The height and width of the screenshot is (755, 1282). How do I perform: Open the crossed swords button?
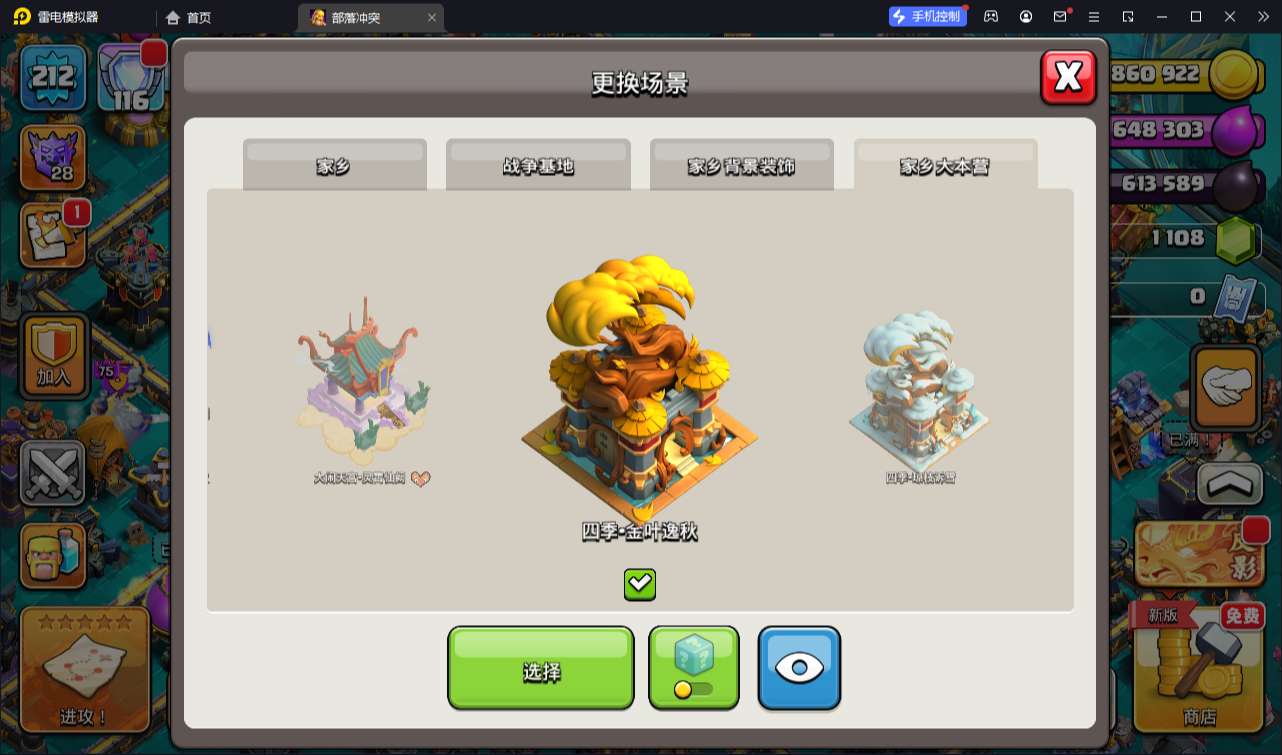click(53, 473)
